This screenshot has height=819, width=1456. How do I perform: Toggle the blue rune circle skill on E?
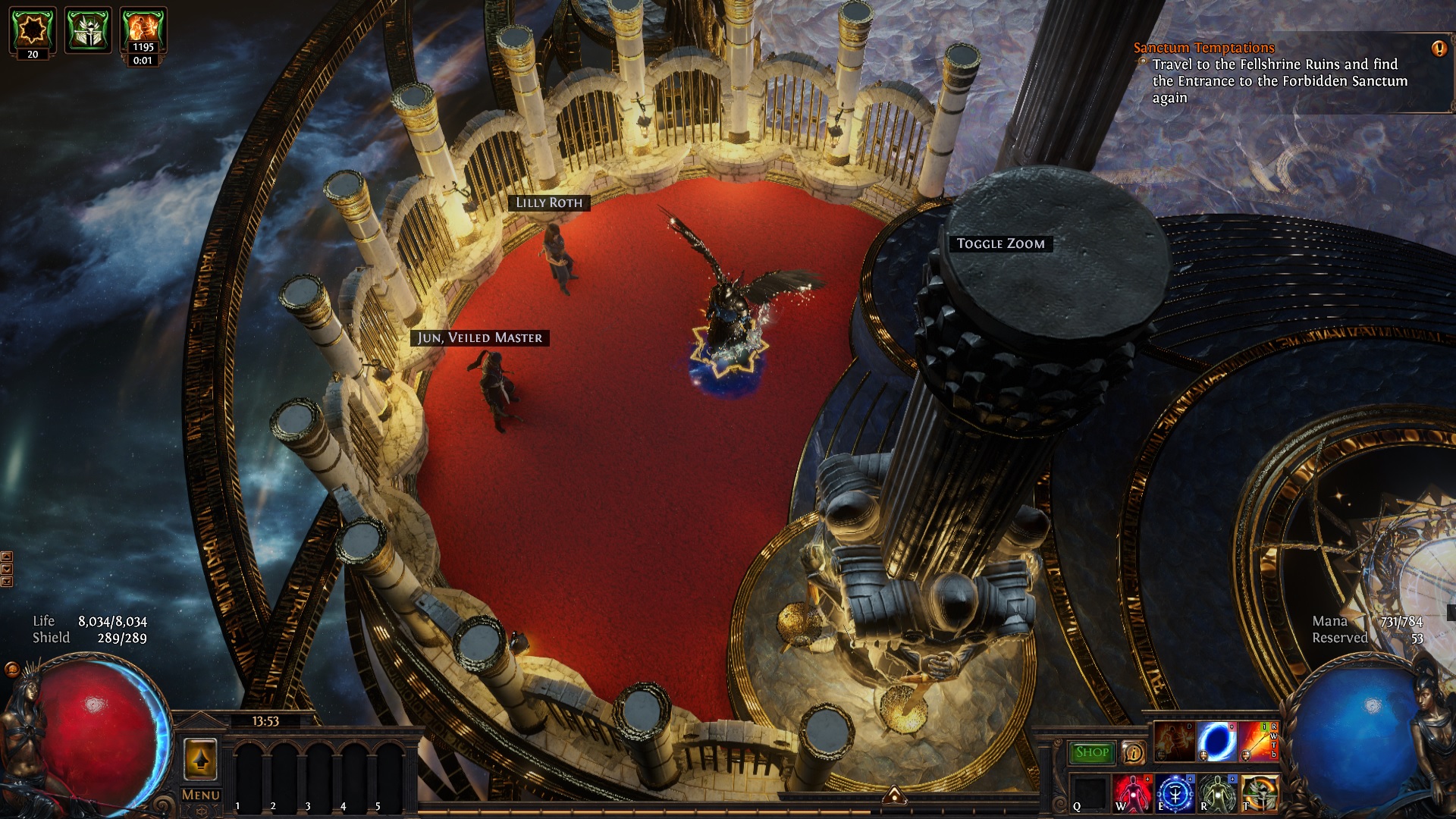click(x=1175, y=793)
